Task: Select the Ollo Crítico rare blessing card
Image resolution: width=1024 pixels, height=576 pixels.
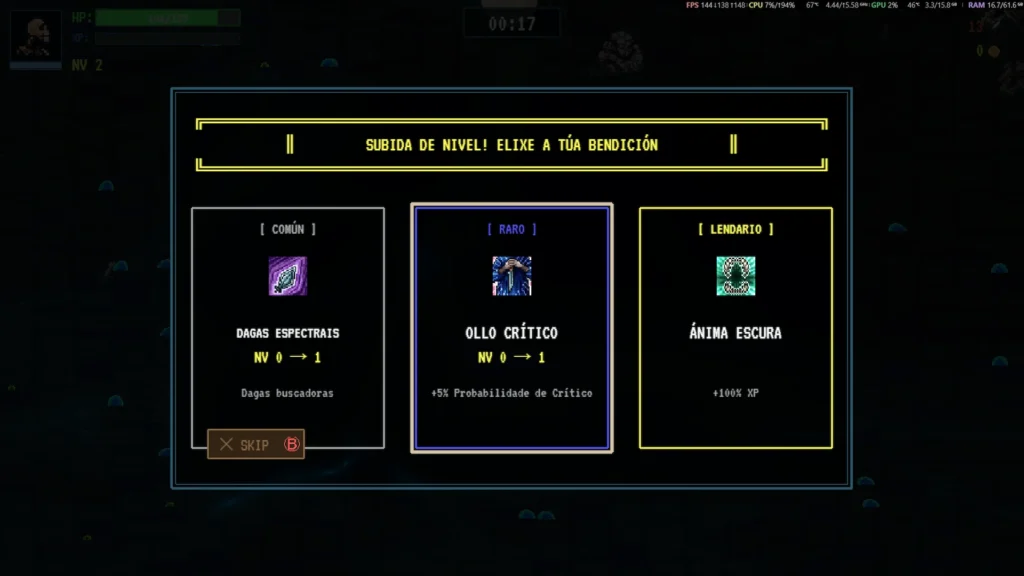Action: tap(511, 328)
